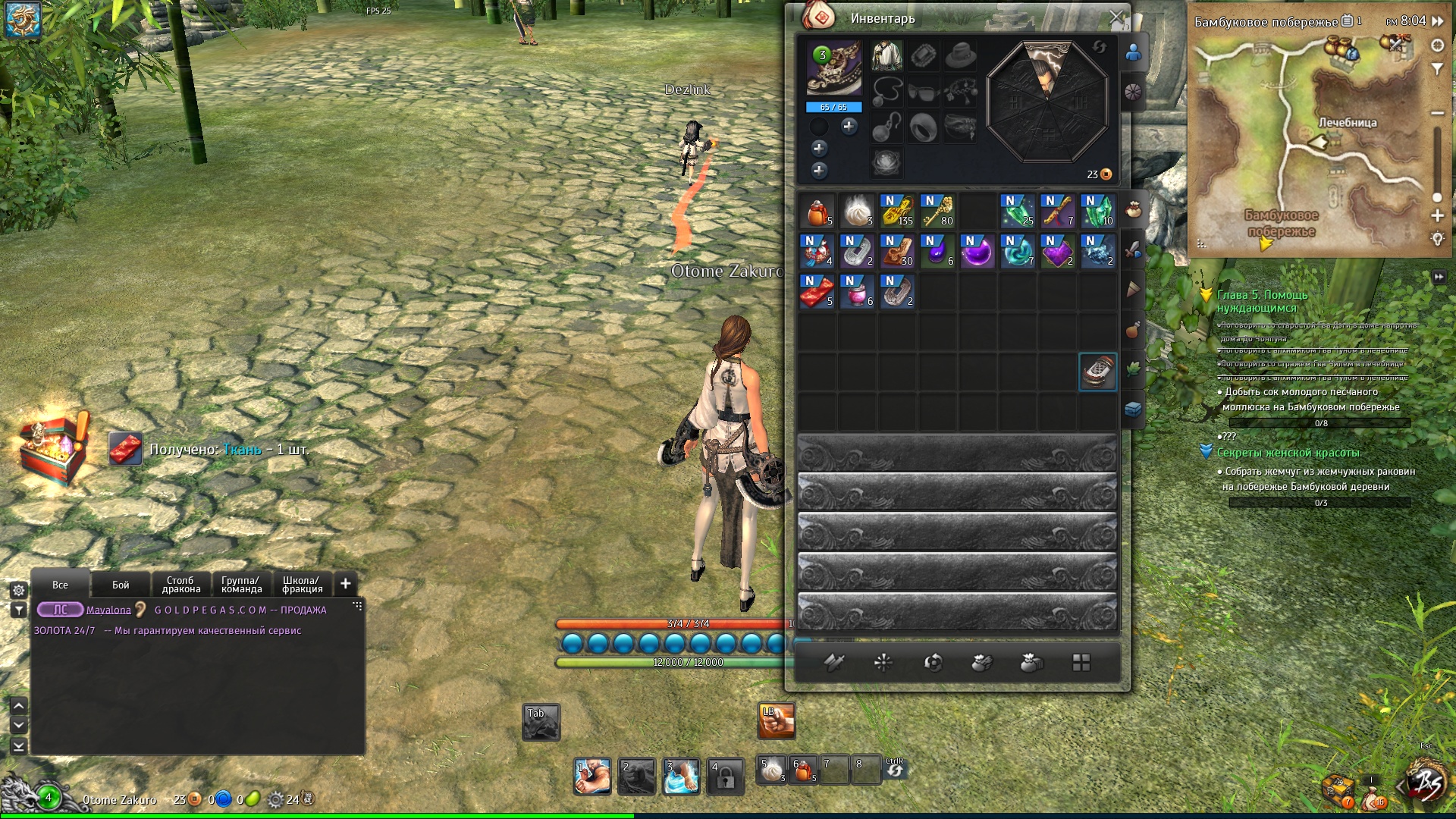Select the Школа/фракция chat tab

click(x=302, y=585)
